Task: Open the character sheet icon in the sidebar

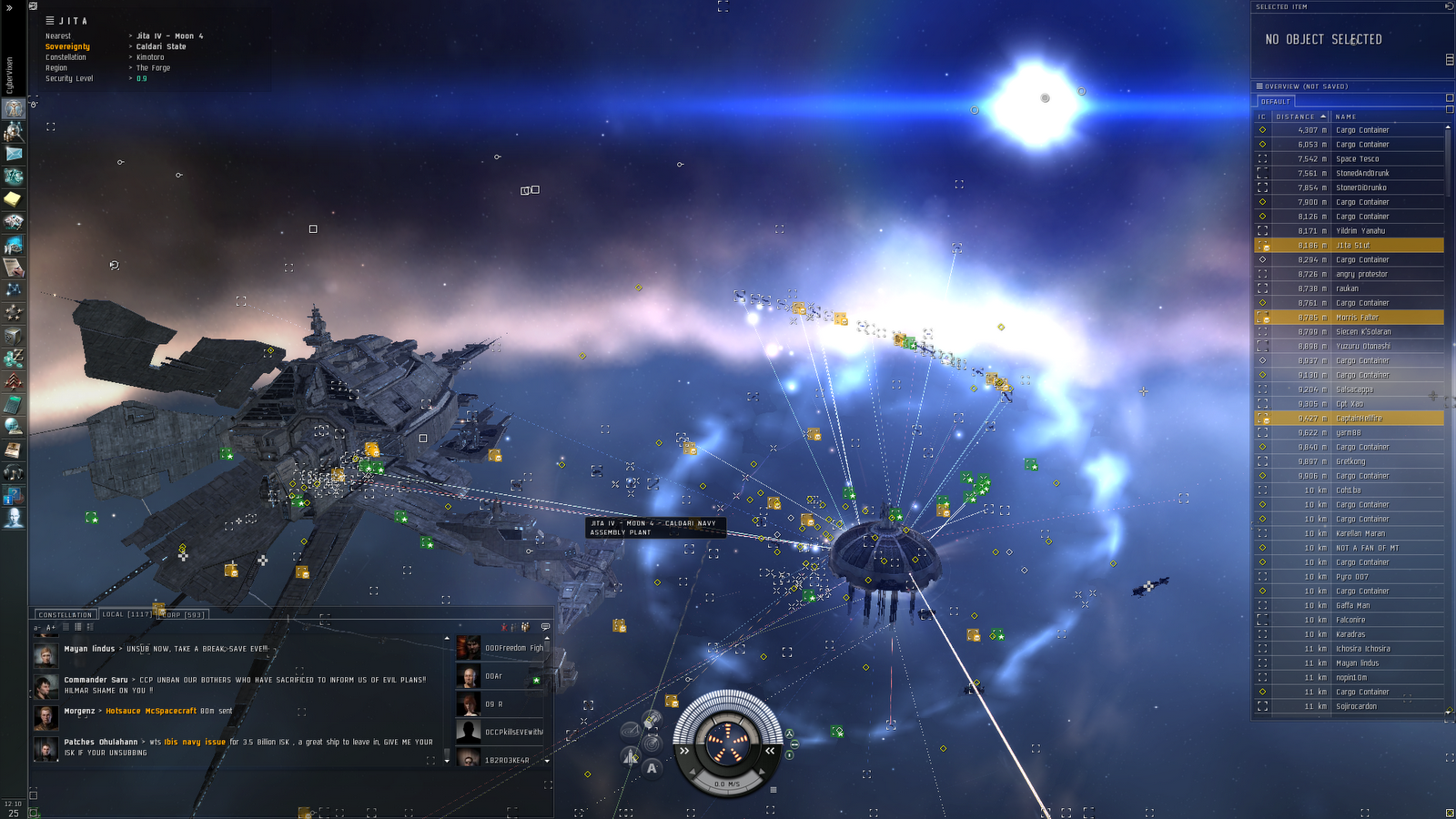Action: [14, 109]
